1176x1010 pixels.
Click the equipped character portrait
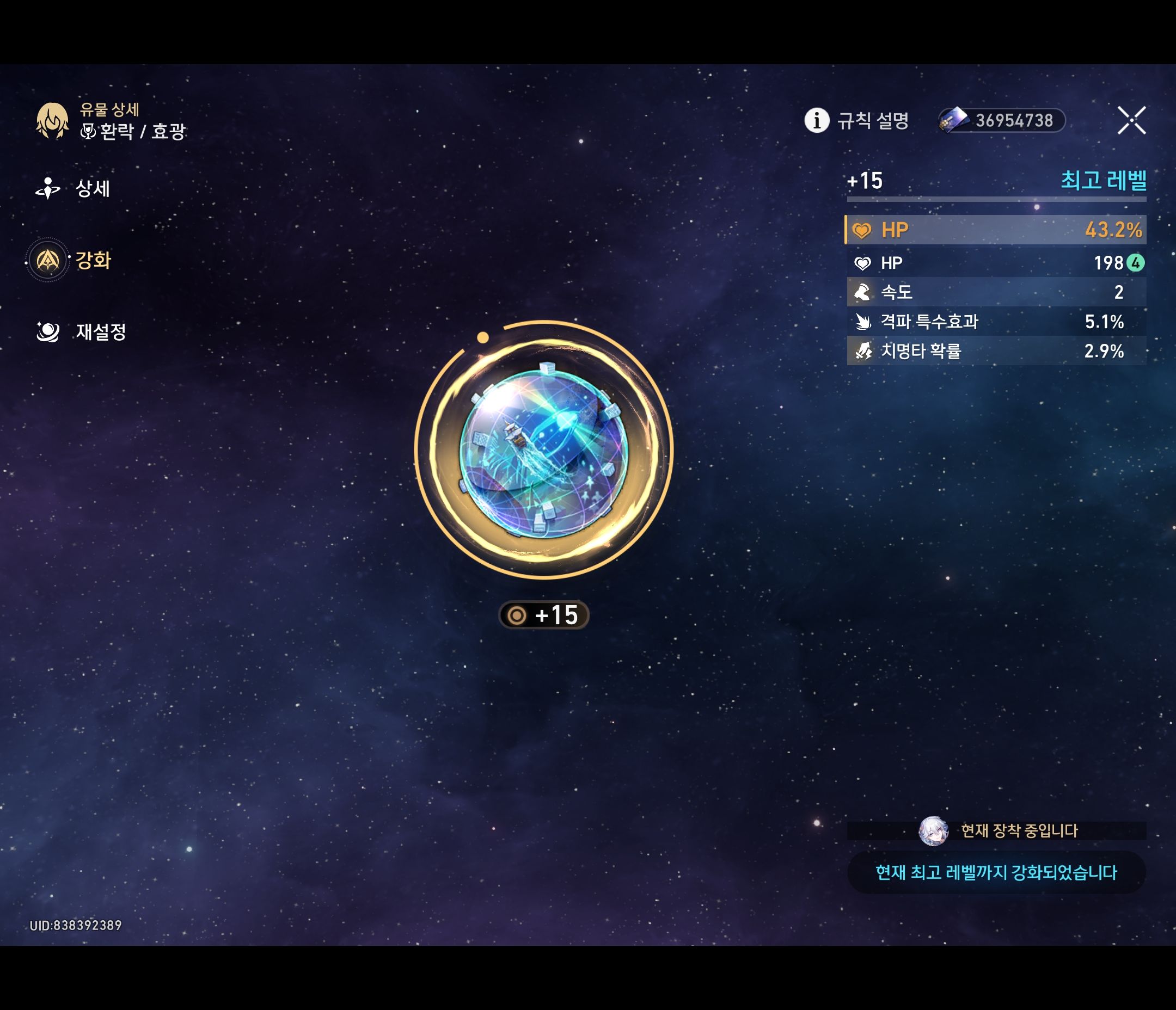pos(933,832)
